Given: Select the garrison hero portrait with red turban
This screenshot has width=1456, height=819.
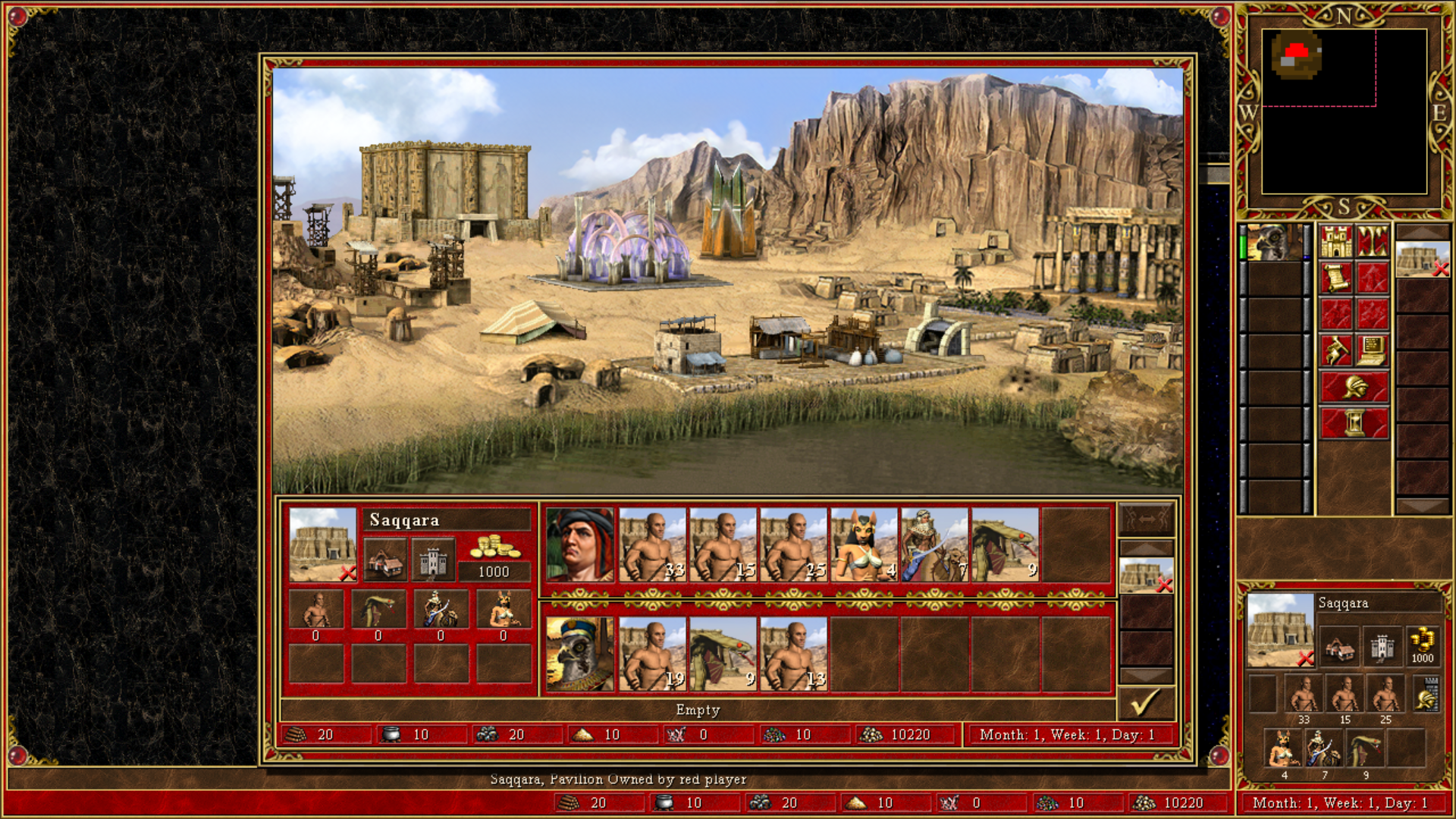Looking at the screenshot, I should (x=580, y=545).
